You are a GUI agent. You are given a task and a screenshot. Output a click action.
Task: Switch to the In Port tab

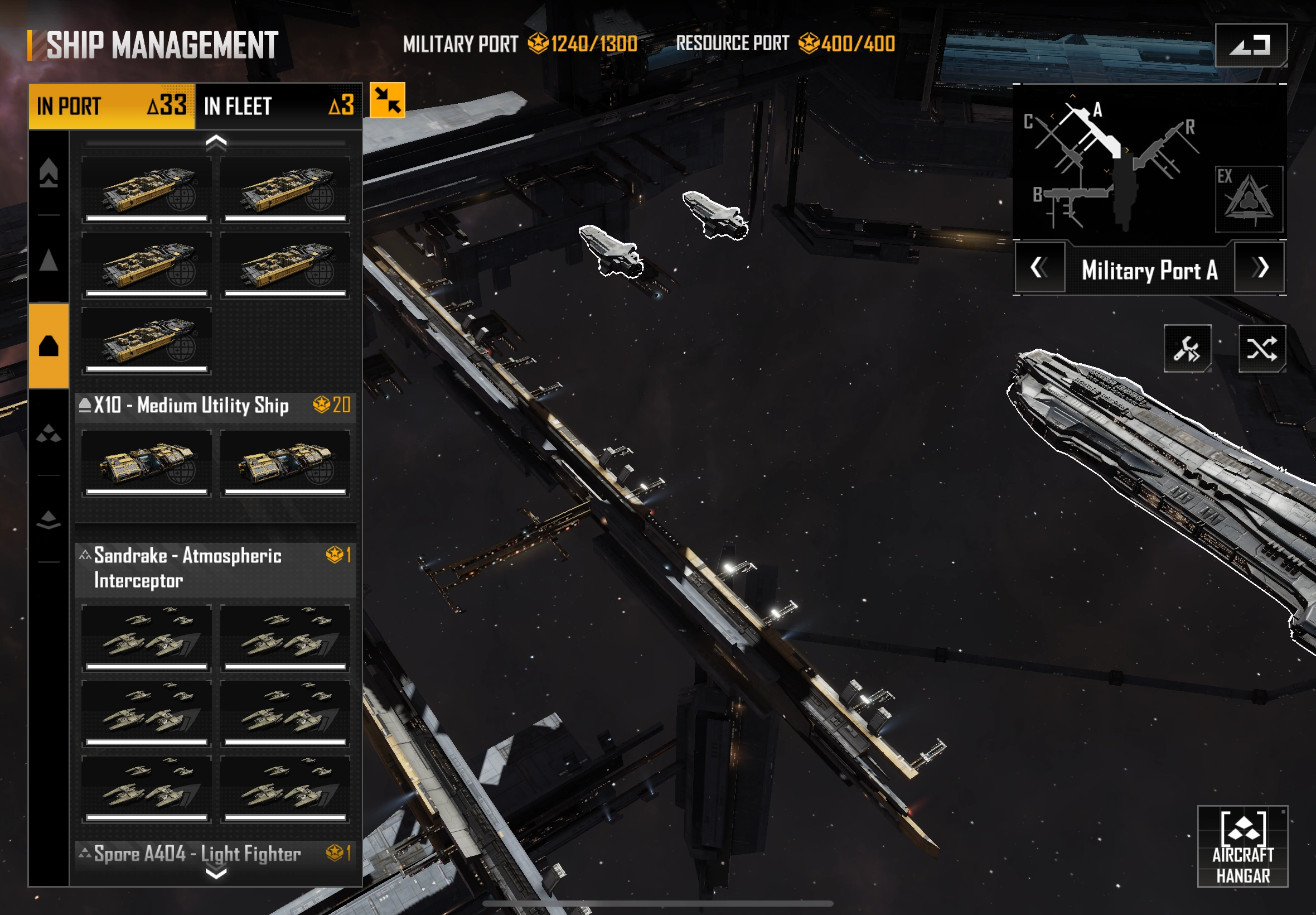tap(112, 106)
